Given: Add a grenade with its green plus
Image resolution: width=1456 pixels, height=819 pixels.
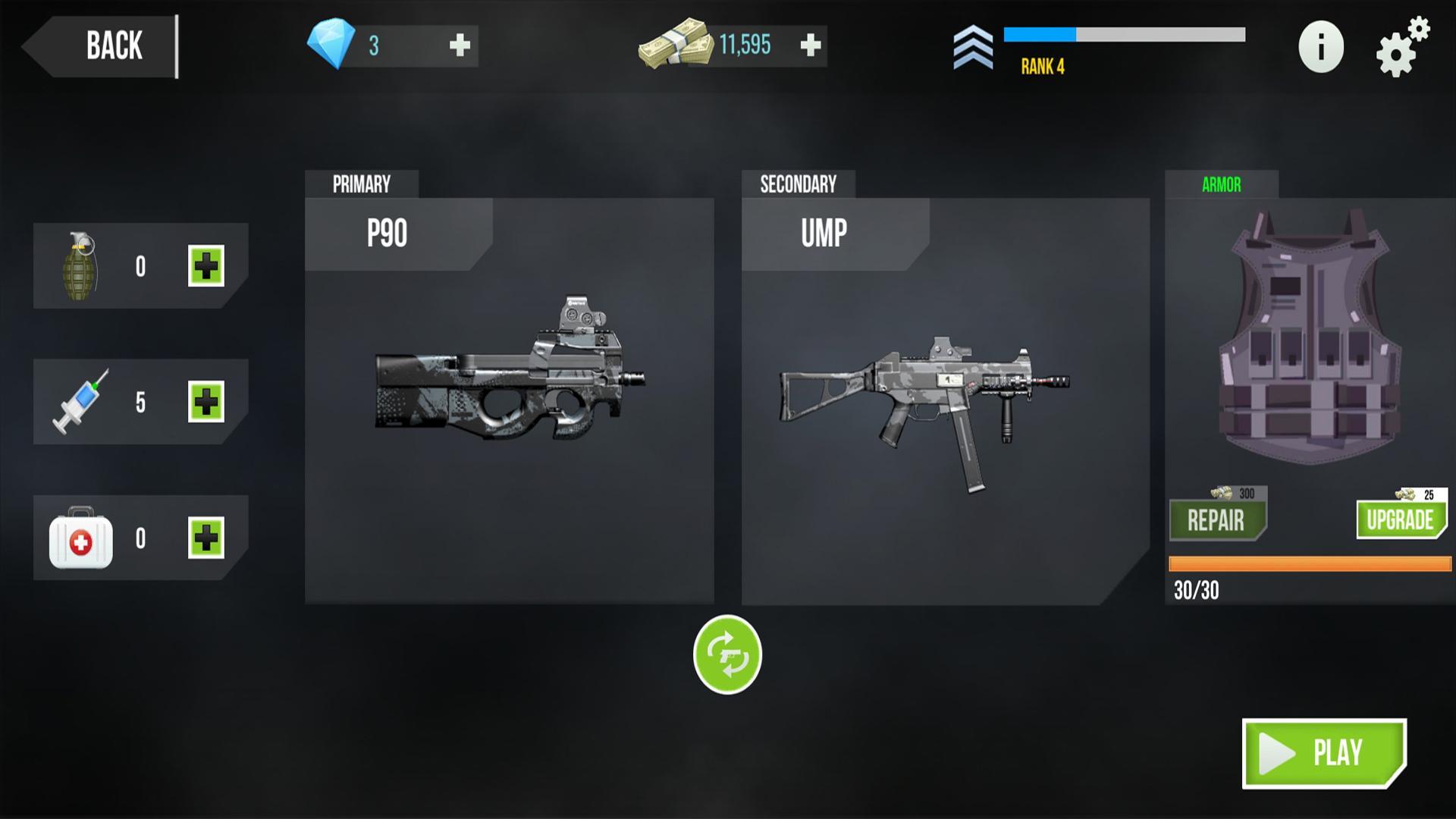Looking at the screenshot, I should 206,266.
